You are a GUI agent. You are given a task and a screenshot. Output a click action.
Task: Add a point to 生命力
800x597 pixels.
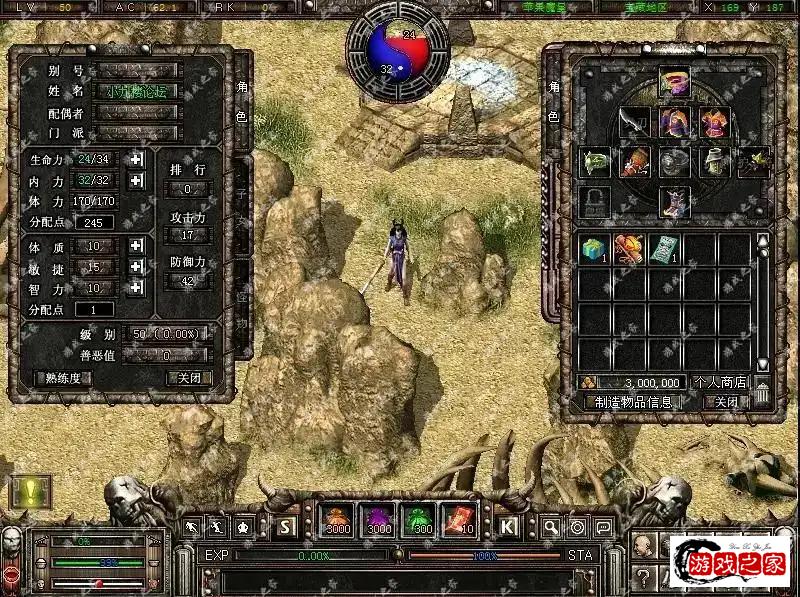click(136, 159)
